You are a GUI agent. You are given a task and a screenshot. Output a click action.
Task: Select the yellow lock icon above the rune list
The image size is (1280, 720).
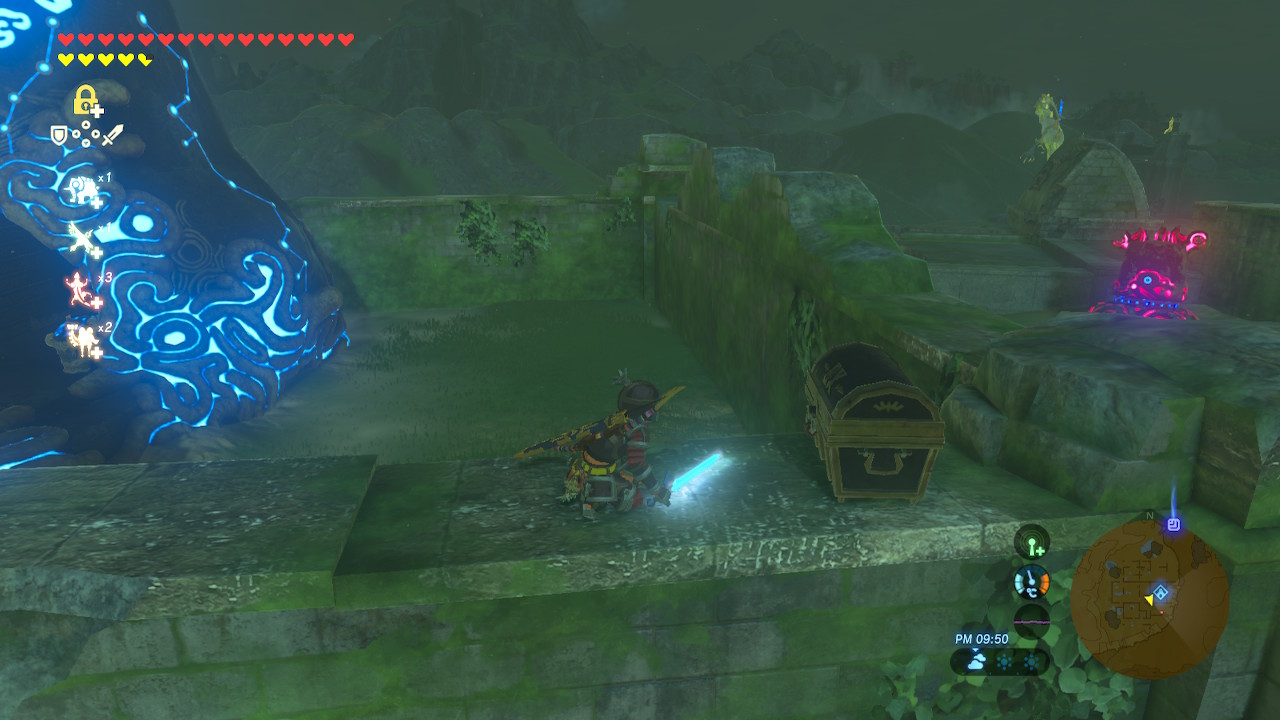click(83, 100)
